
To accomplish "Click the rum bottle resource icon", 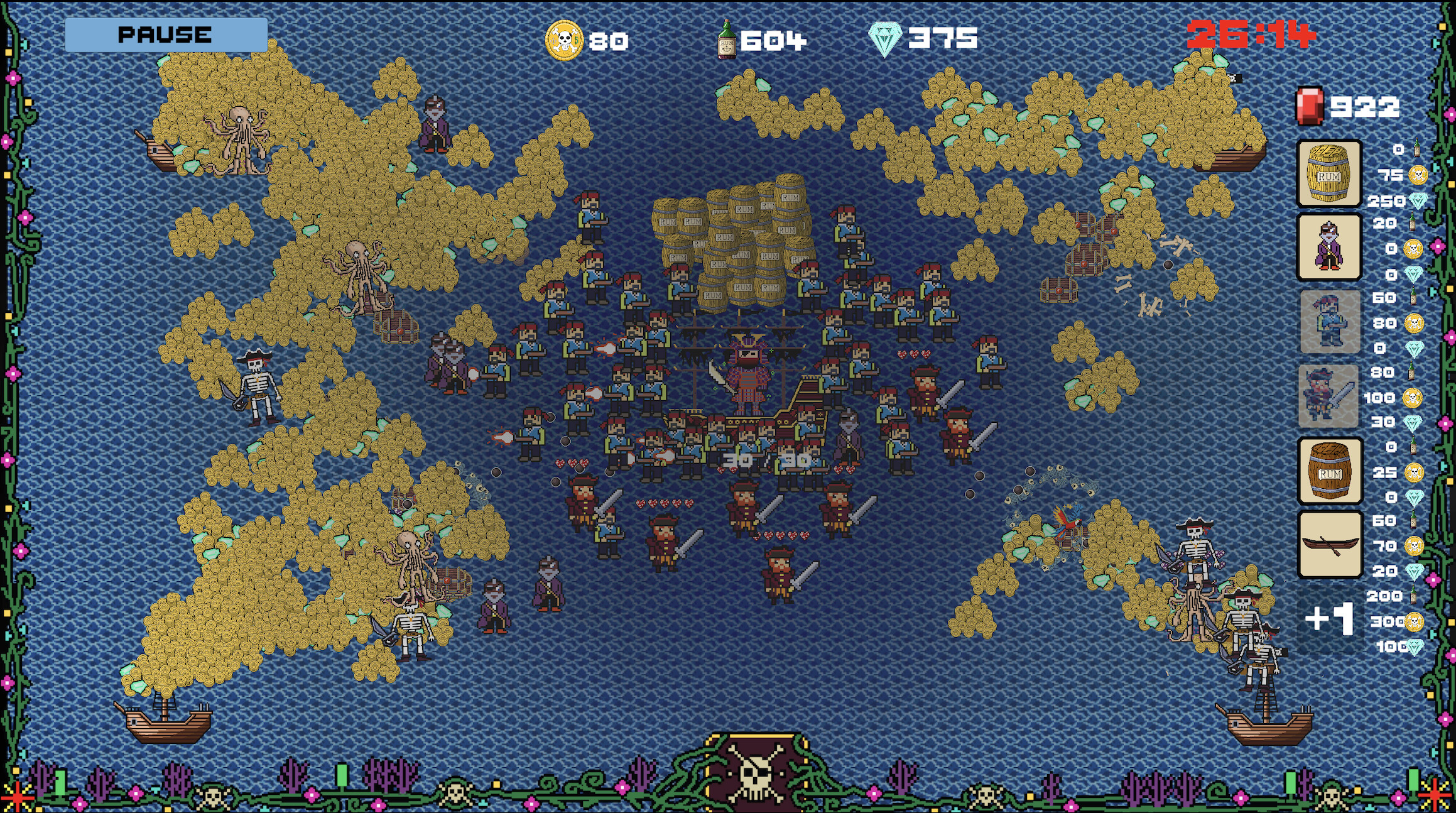I will (725, 38).
